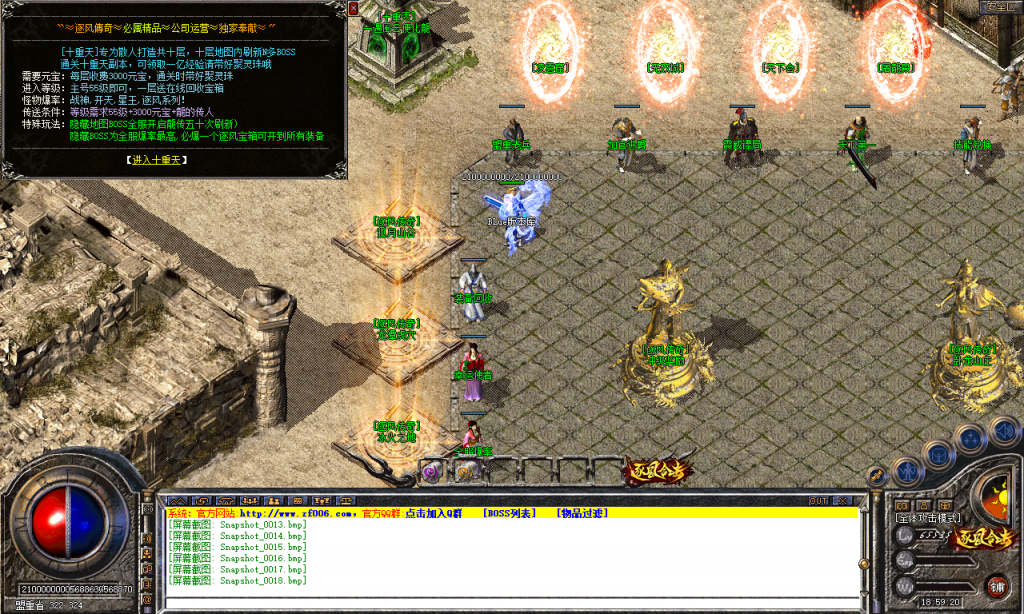Screen dimensions: 1024x614
Task: Open the red 铺 shop button
Action: 997,585
